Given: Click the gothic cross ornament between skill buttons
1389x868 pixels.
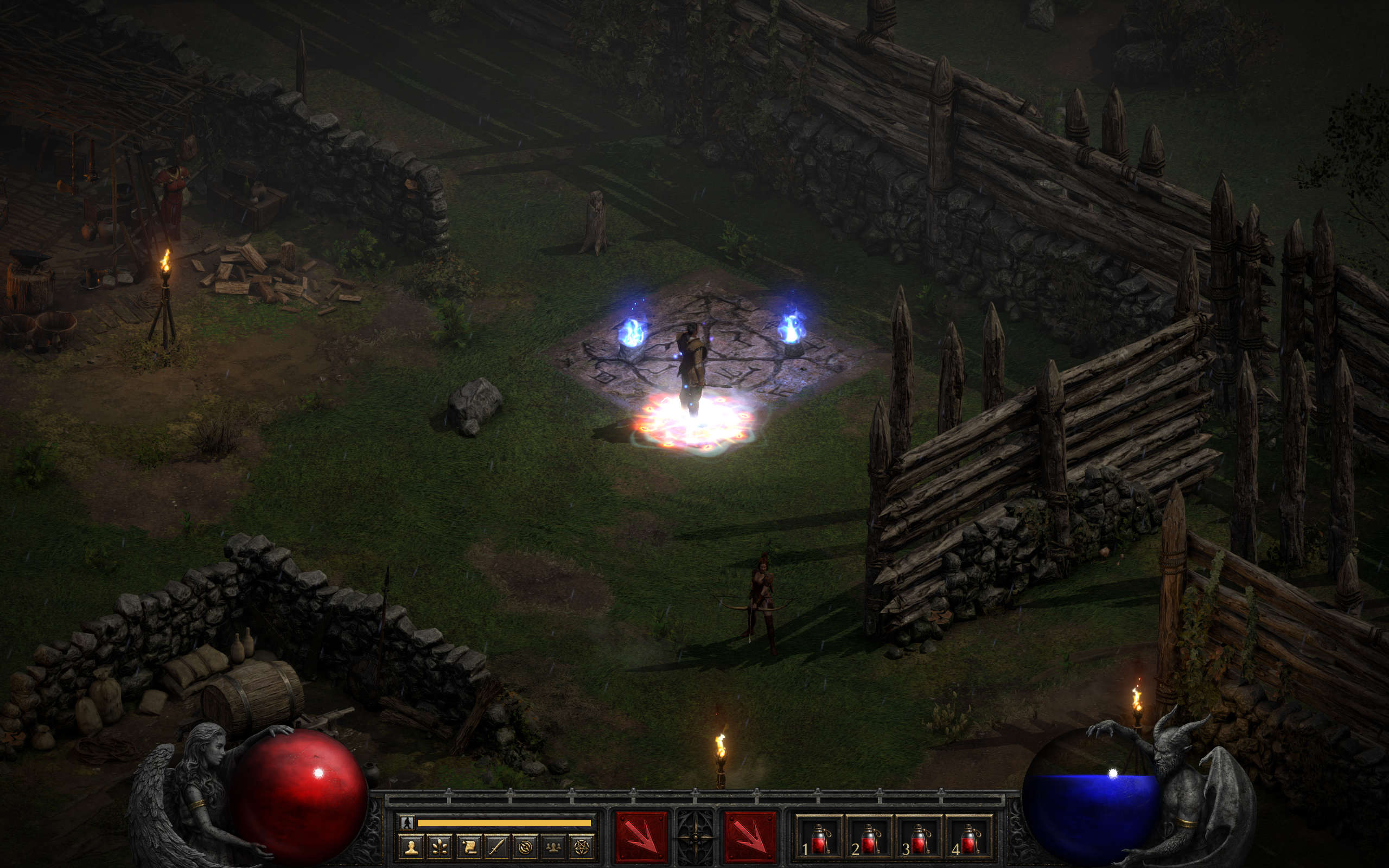Looking at the screenshot, I should pos(696,837).
